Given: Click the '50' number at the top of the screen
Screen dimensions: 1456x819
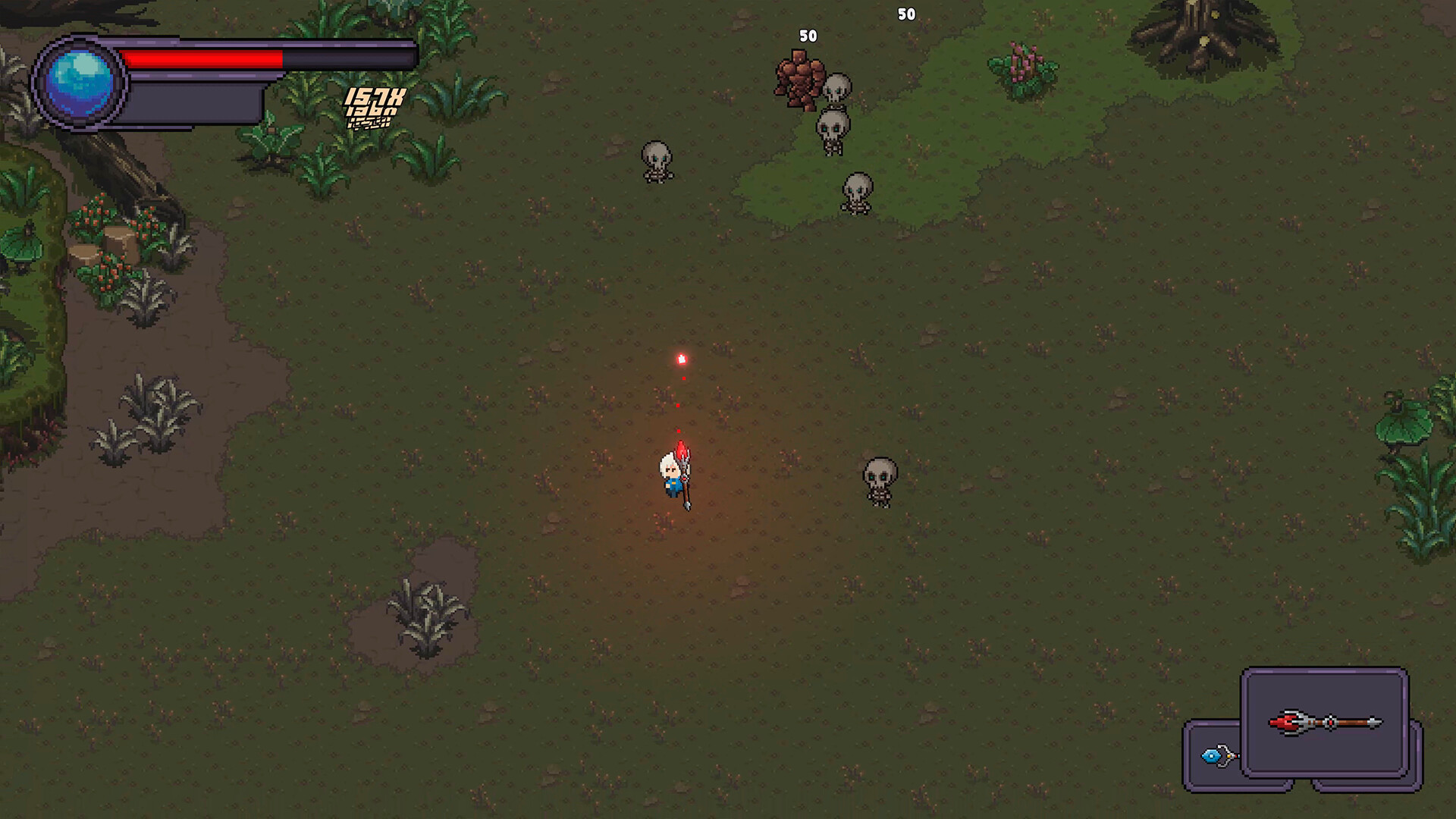Looking at the screenshot, I should 905,13.
